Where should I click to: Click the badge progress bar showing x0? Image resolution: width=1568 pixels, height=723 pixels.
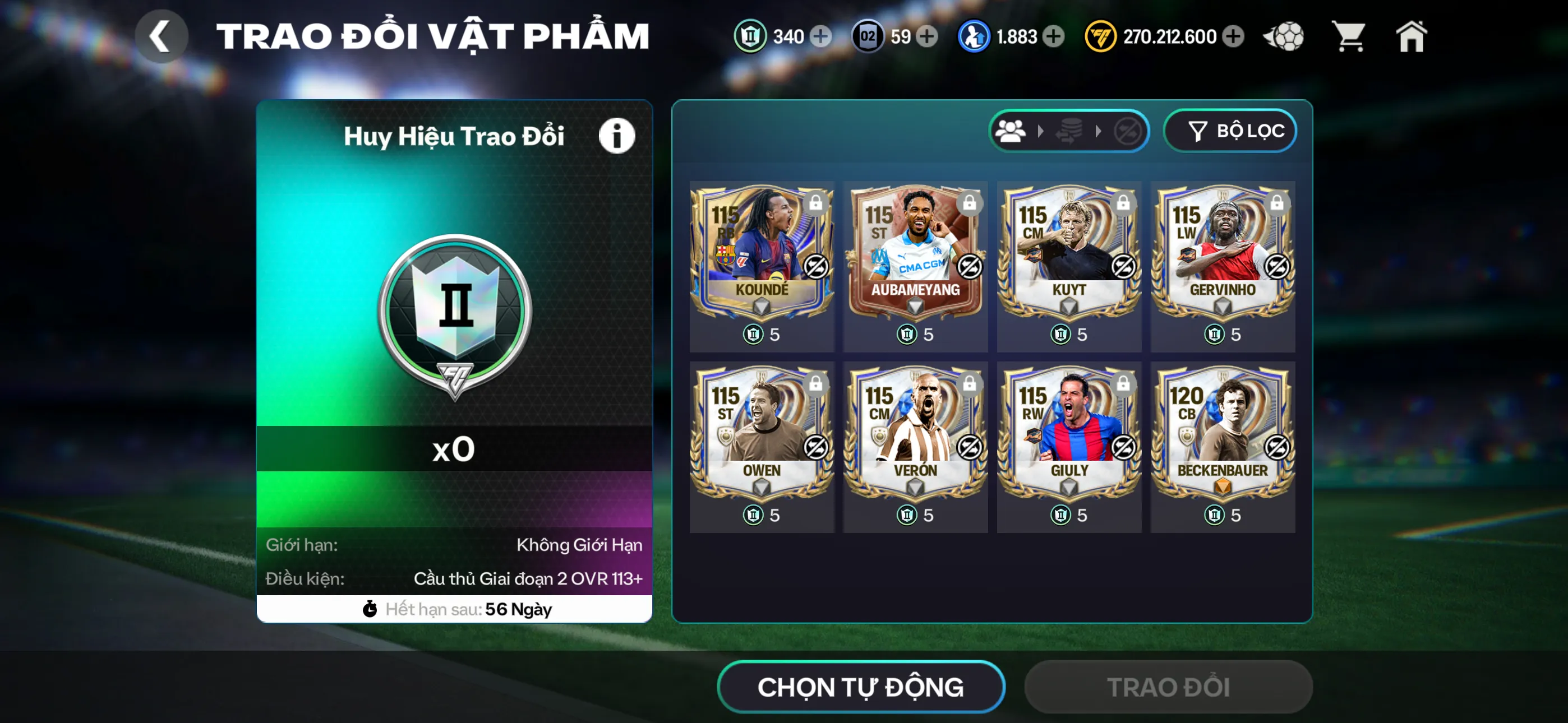click(x=454, y=449)
